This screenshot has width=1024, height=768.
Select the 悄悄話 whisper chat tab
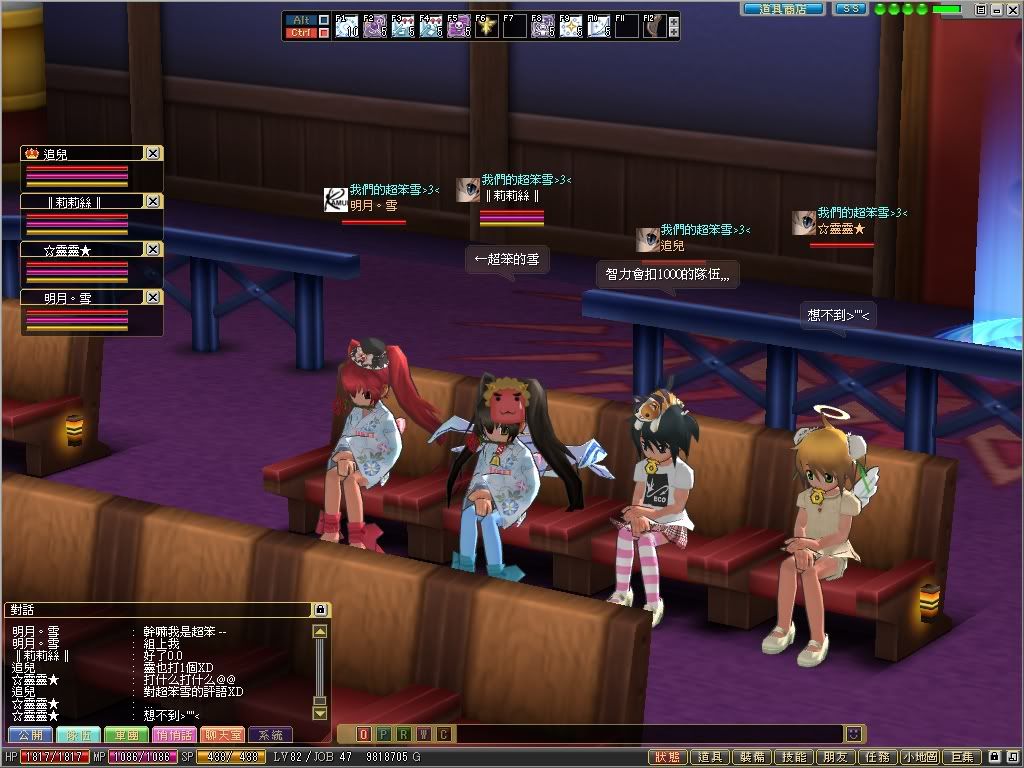pyautogui.click(x=175, y=735)
